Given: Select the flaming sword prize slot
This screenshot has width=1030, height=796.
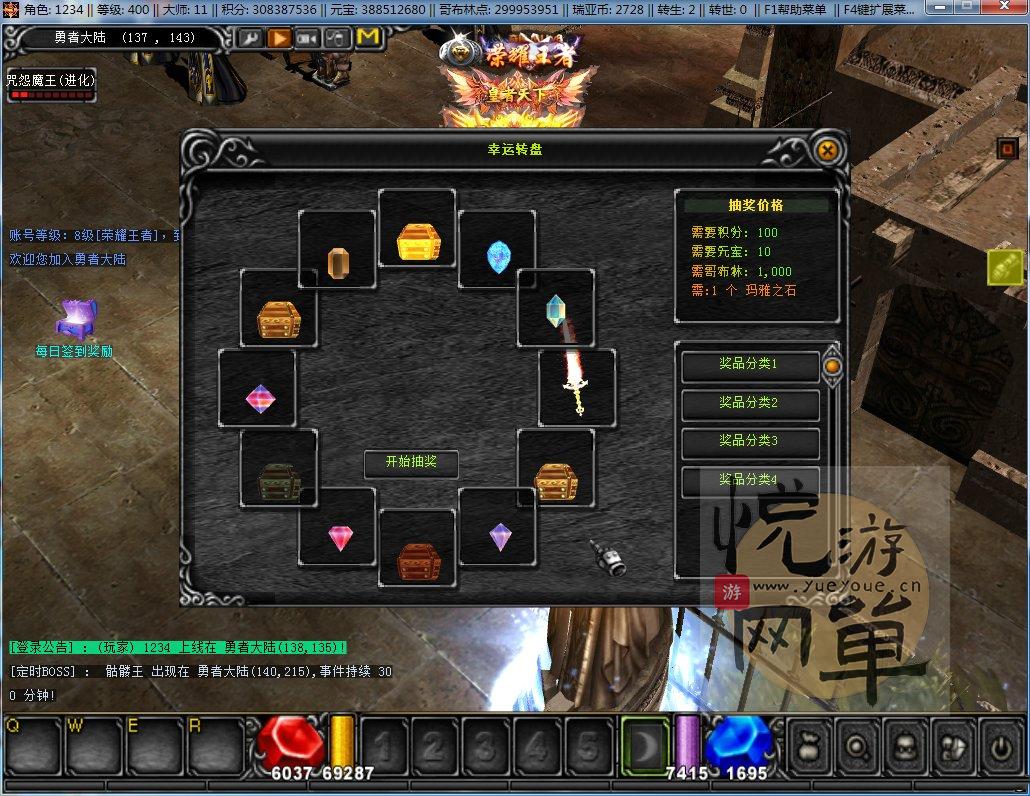Looking at the screenshot, I should tap(576, 387).
